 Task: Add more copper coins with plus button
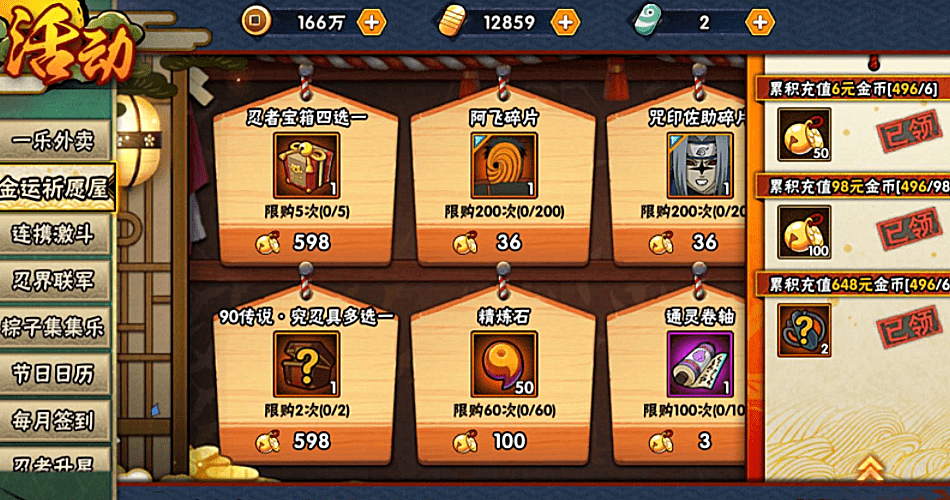tap(371, 21)
